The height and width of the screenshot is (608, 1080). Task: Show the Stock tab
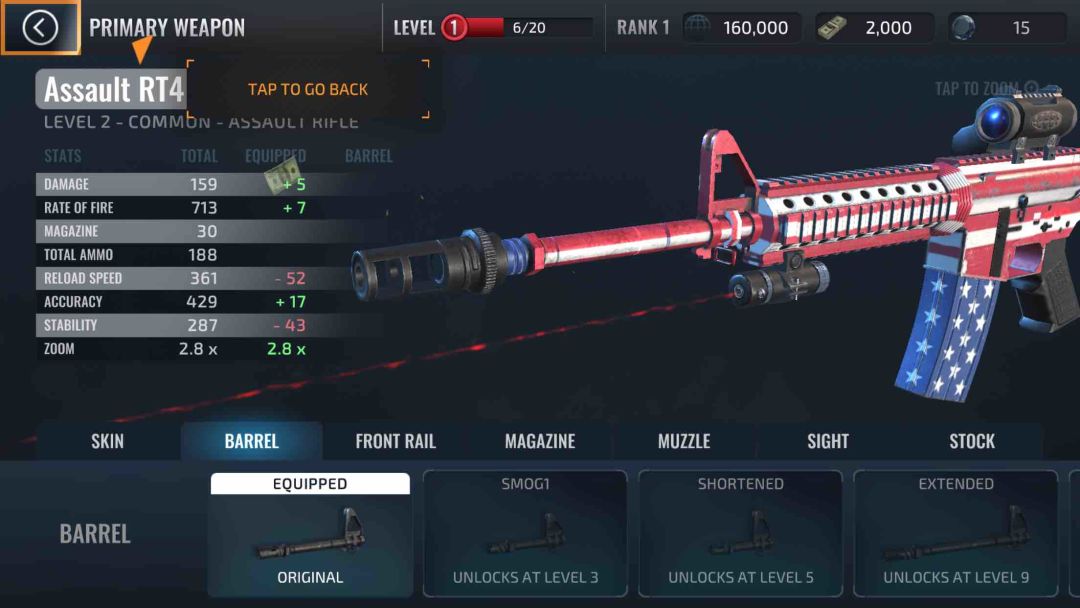[972, 441]
